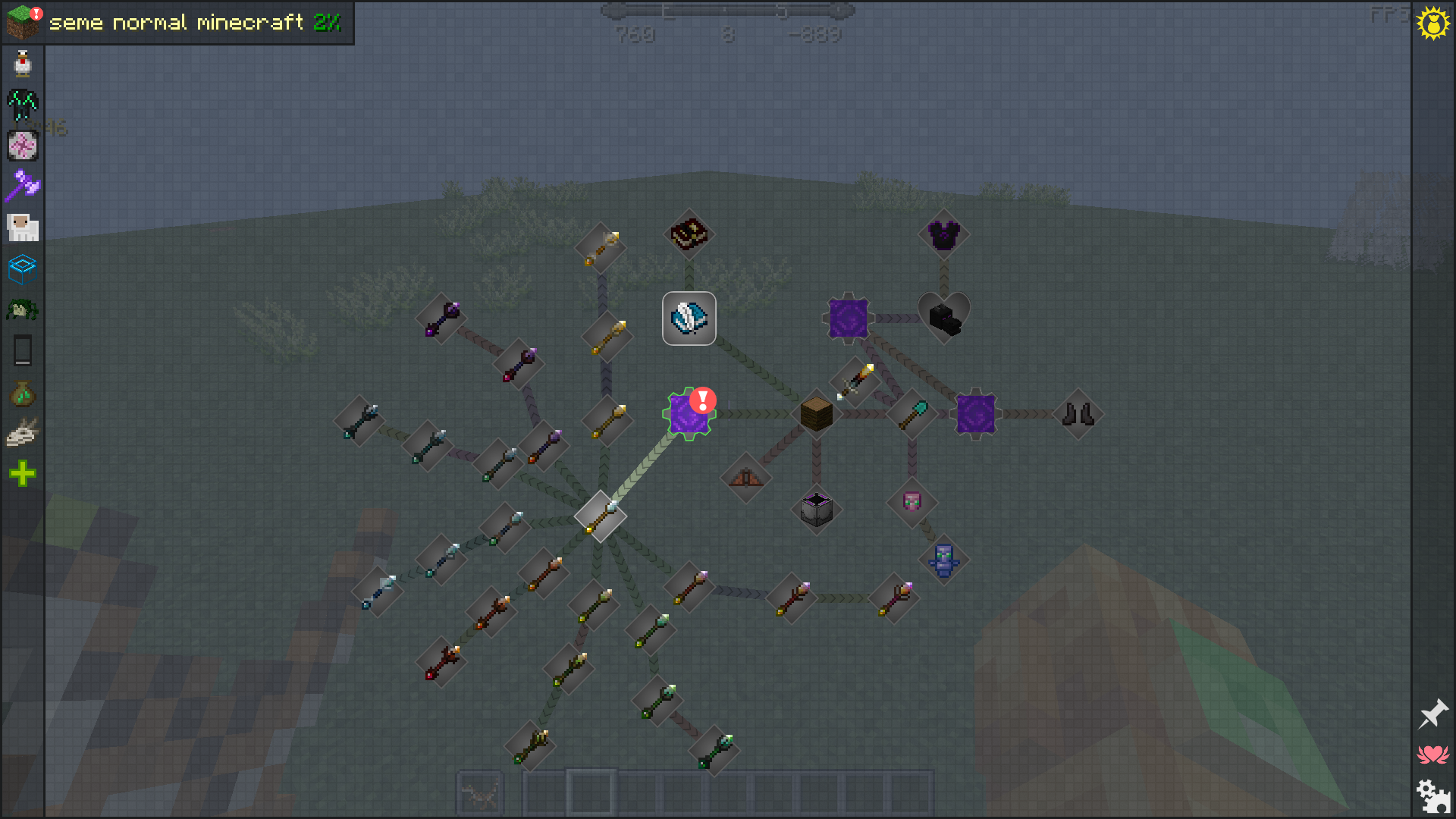The width and height of the screenshot is (1456, 819).
Task: Select the blue wireframe cube tab
Action: click(x=22, y=268)
